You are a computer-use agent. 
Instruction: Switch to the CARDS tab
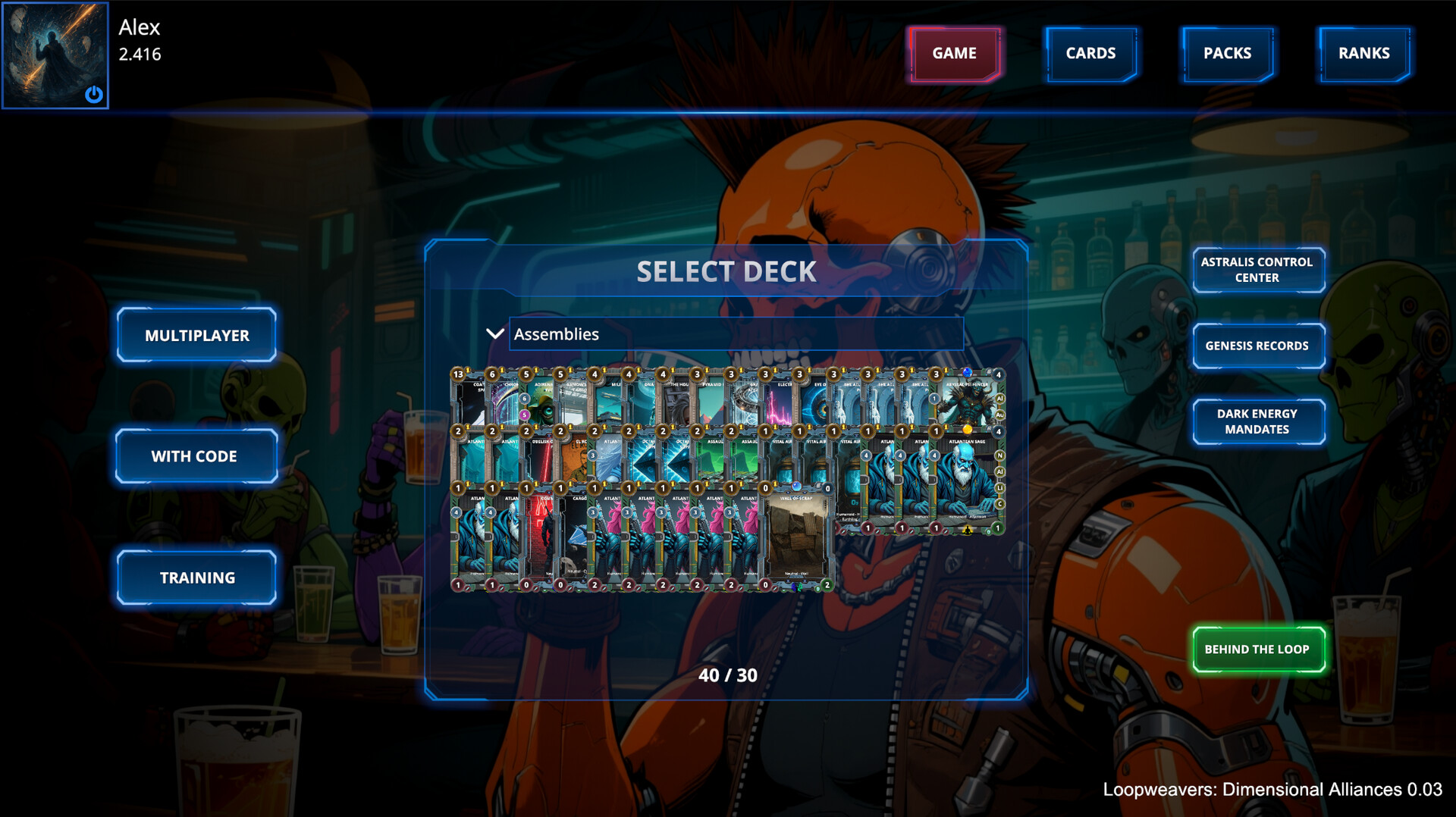coord(1090,54)
